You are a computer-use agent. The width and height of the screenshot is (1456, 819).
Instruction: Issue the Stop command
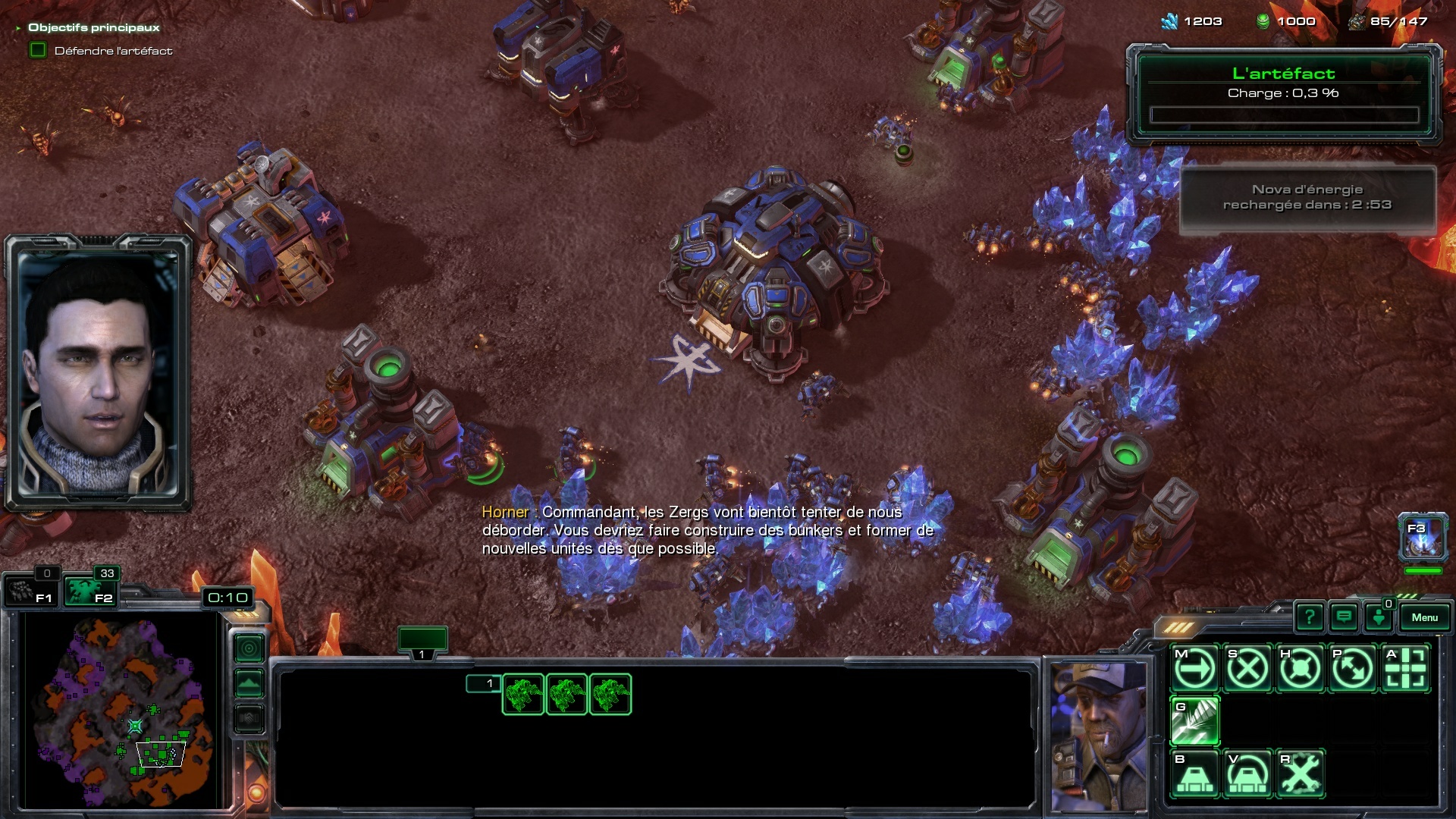1247,669
